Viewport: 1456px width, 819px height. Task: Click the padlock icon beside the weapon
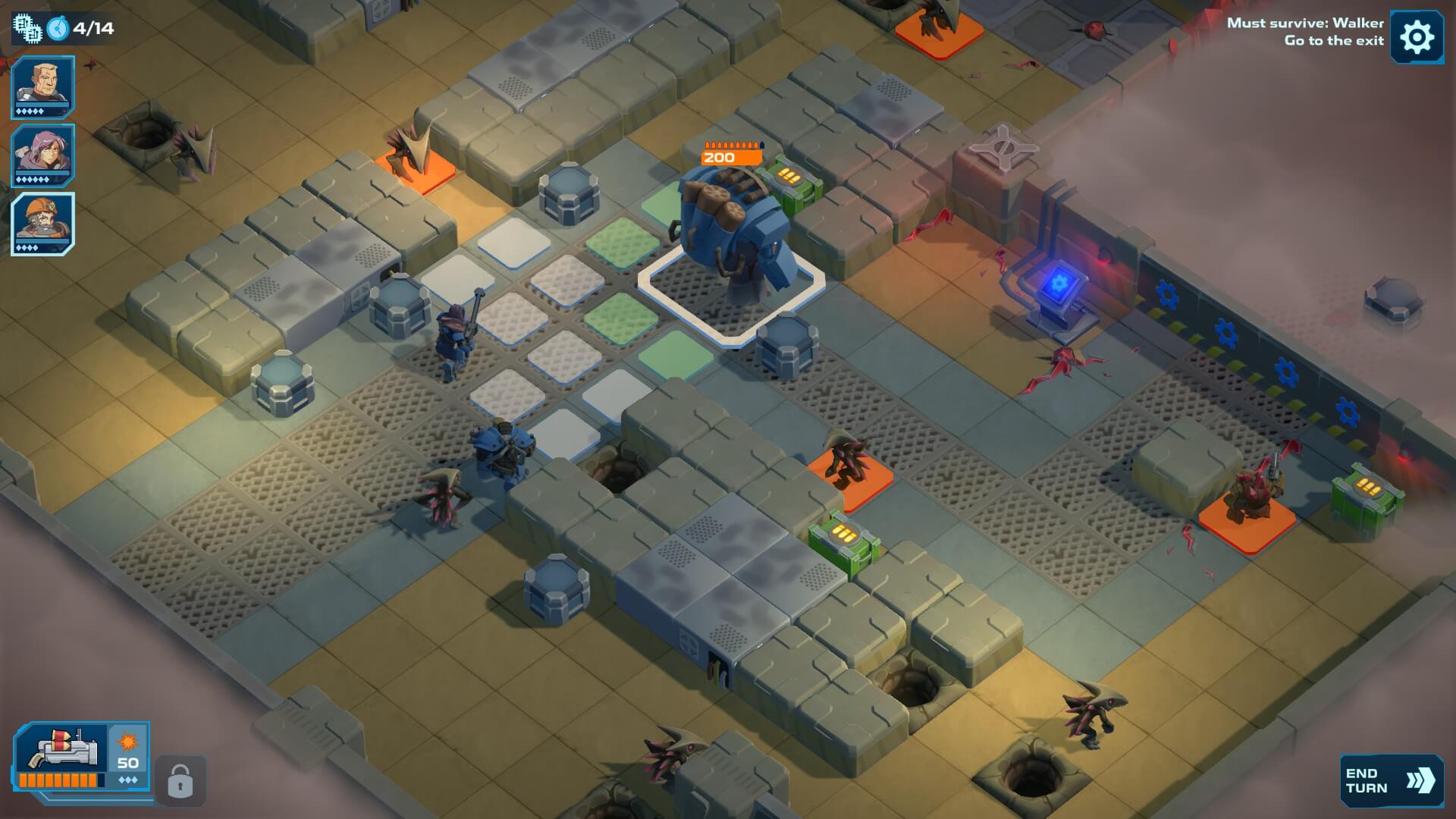click(x=180, y=780)
